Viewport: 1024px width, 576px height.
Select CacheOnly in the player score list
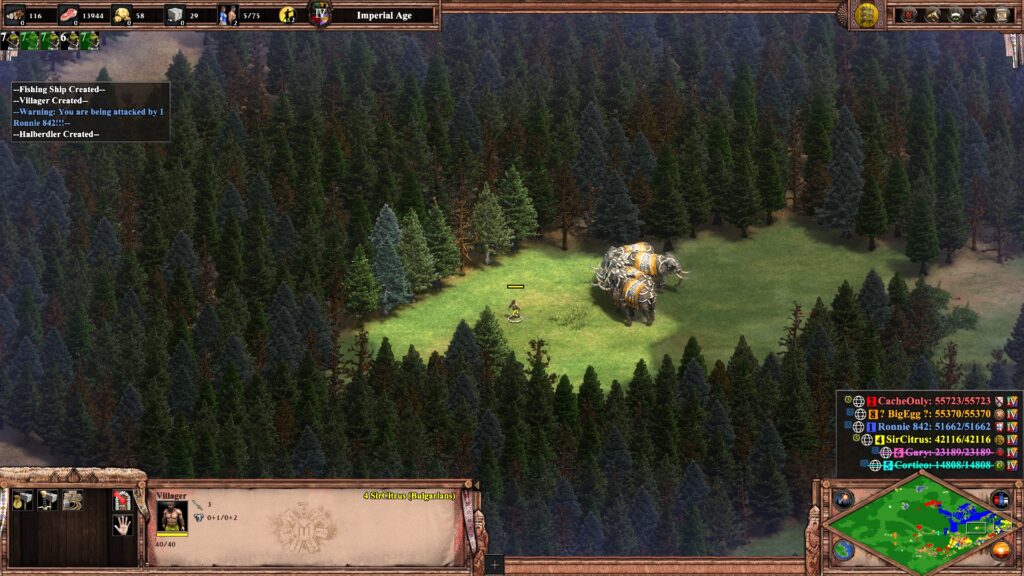coord(920,400)
